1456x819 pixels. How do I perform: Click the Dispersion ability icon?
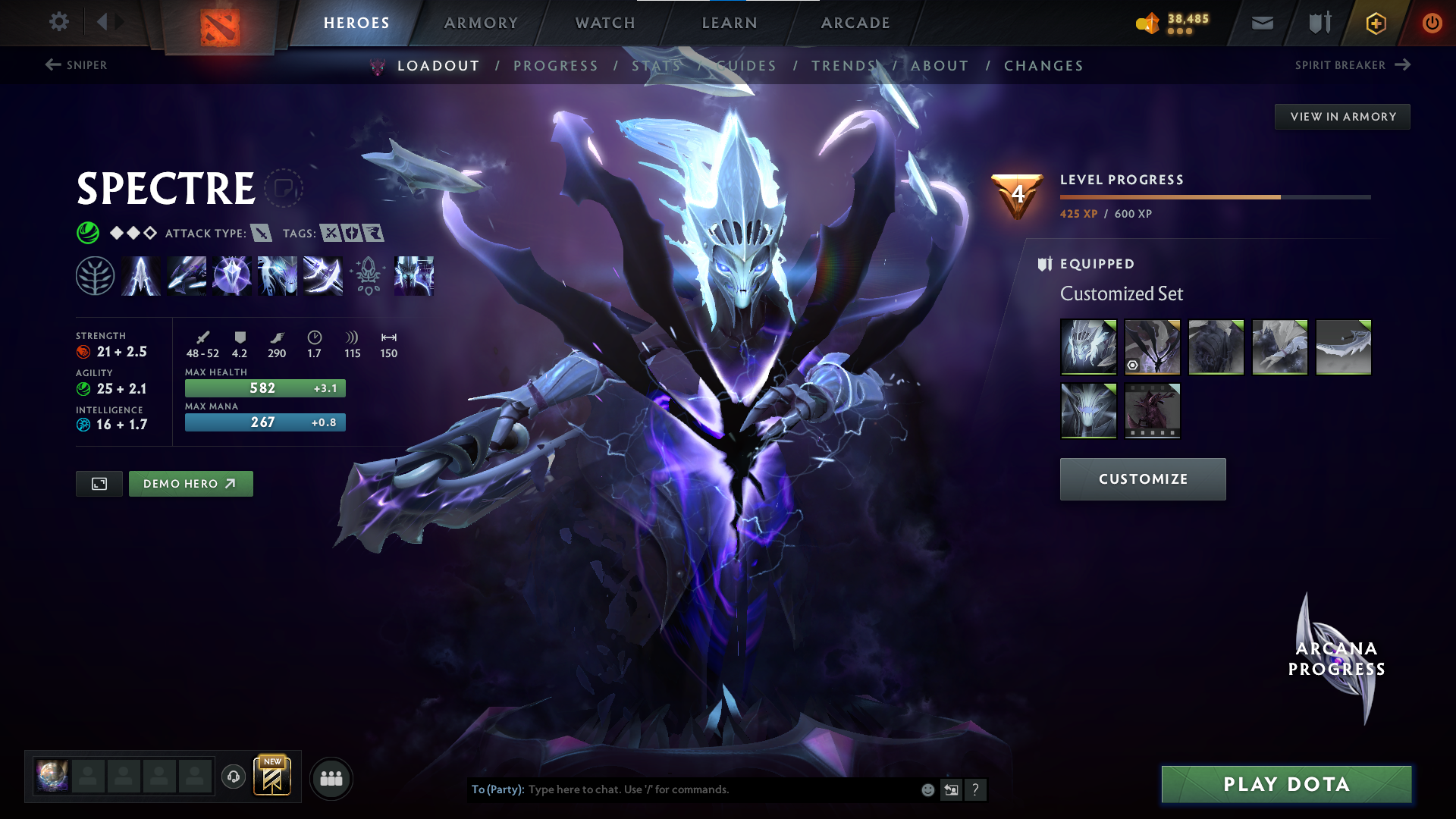click(x=232, y=275)
